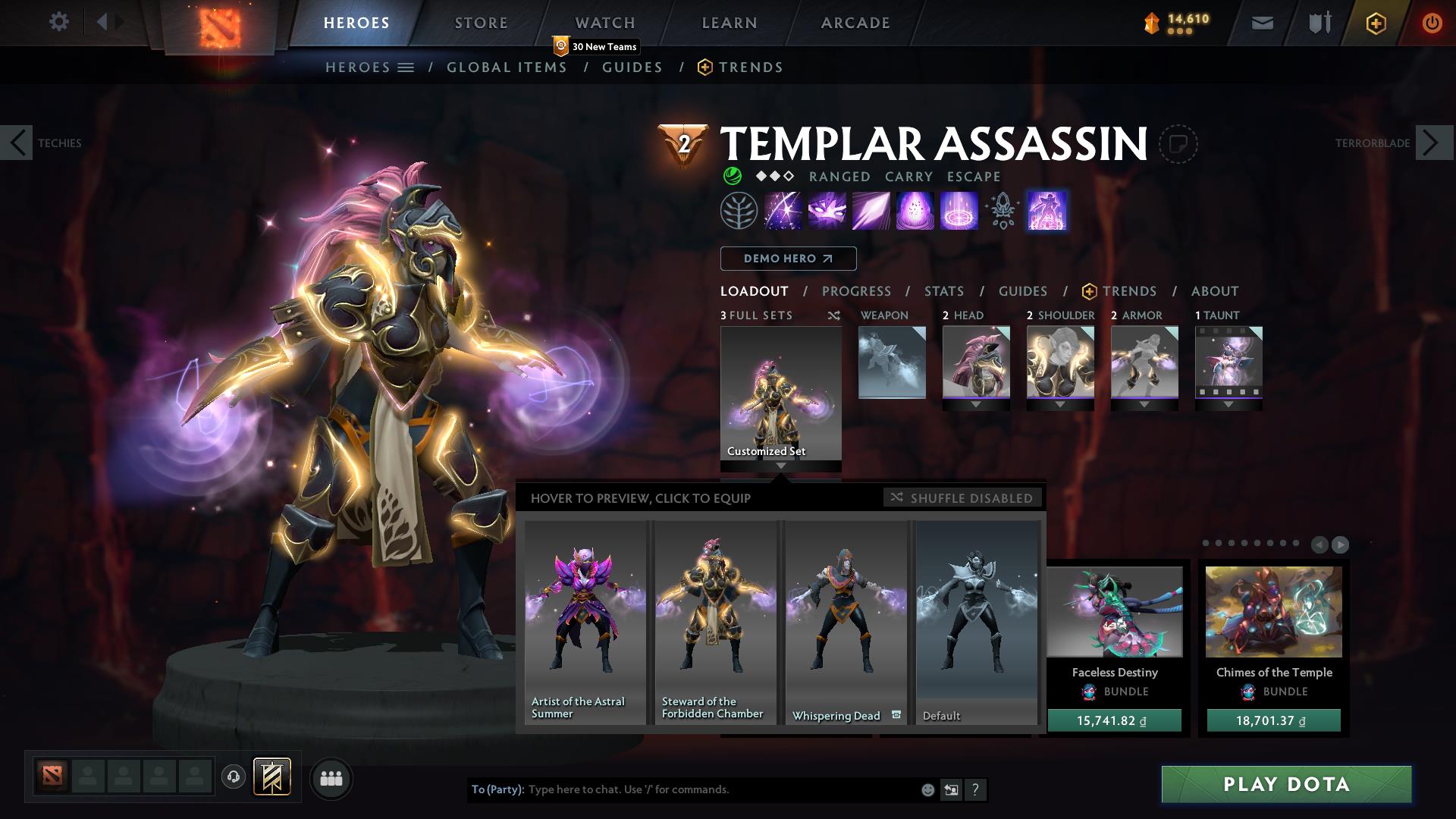Screen dimensions: 1456x819
Task: View the hero Stats tab
Action: tap(943, 291)
